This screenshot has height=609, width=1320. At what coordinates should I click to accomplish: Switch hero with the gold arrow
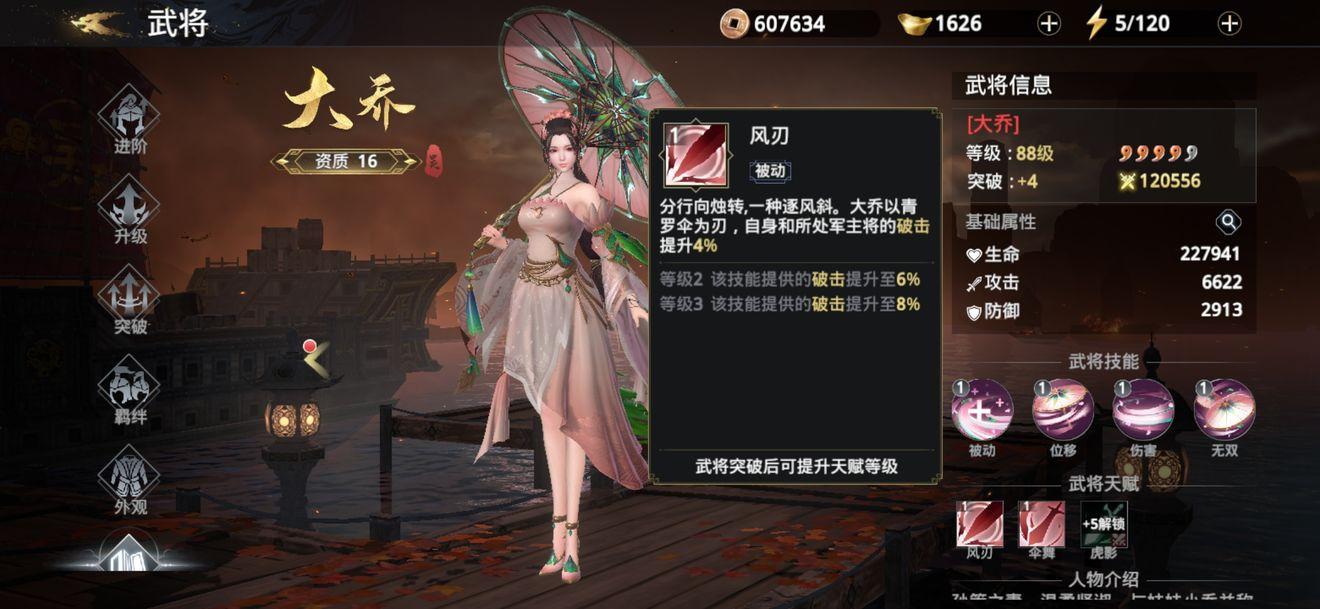click(x=317, y=360)
